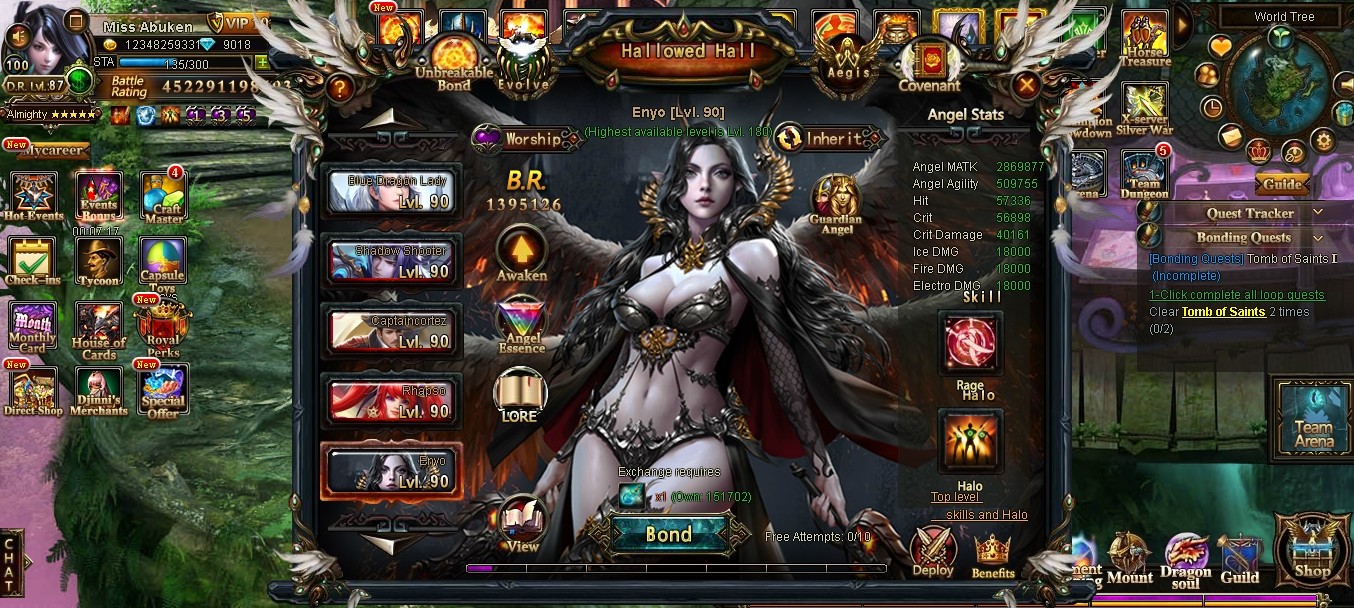Show the crown Benefits icon
The width and height of the screenshot is (1354, 608).
992,553
